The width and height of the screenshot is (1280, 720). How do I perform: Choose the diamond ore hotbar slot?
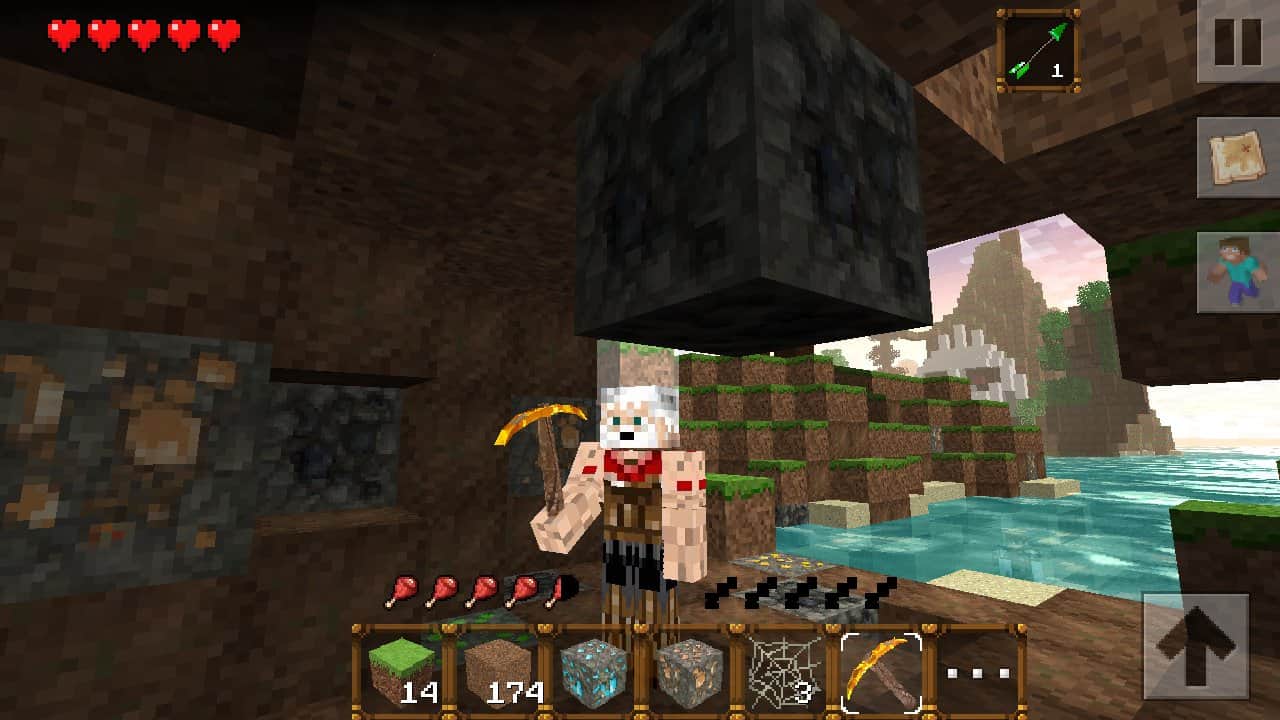click(x=594, y=672)
